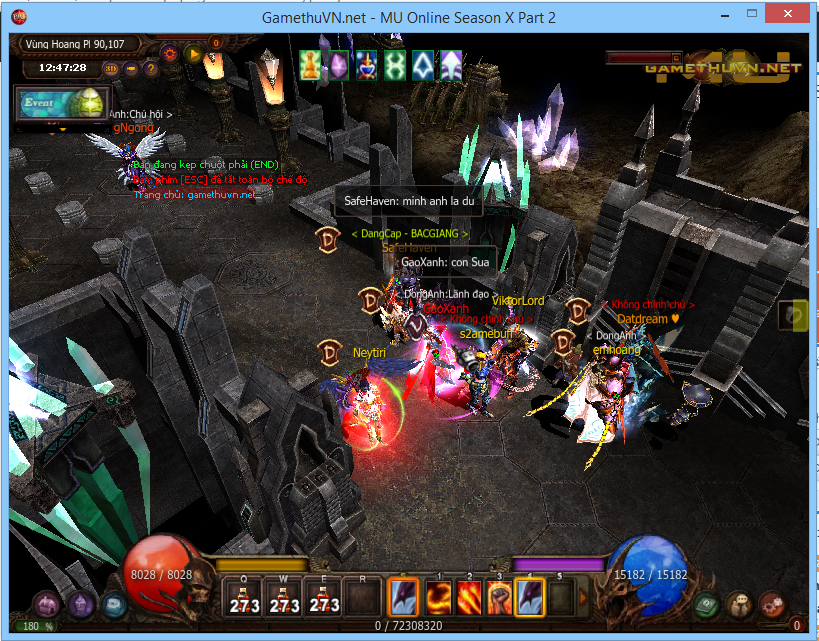Image resolution: width=819 pixels, height=641 pixels.
Task: Click the round orange play arrow button
Action: (194, 53)
